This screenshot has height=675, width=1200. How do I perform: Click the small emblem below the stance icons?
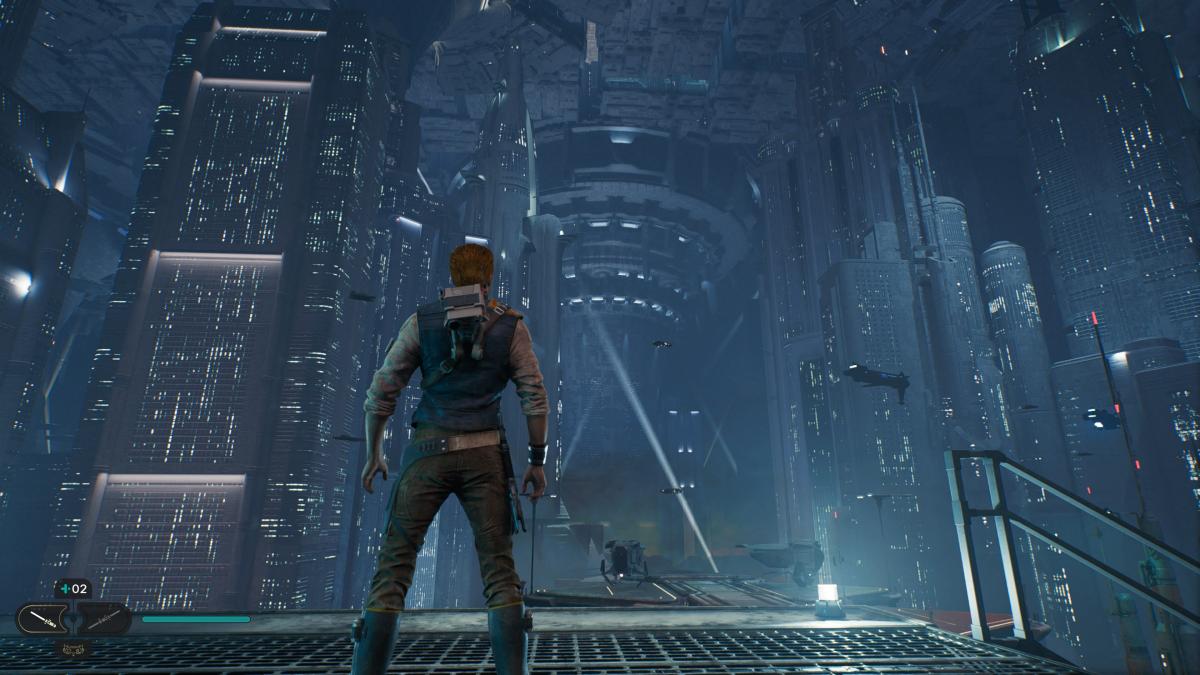(x=73, y=648)
